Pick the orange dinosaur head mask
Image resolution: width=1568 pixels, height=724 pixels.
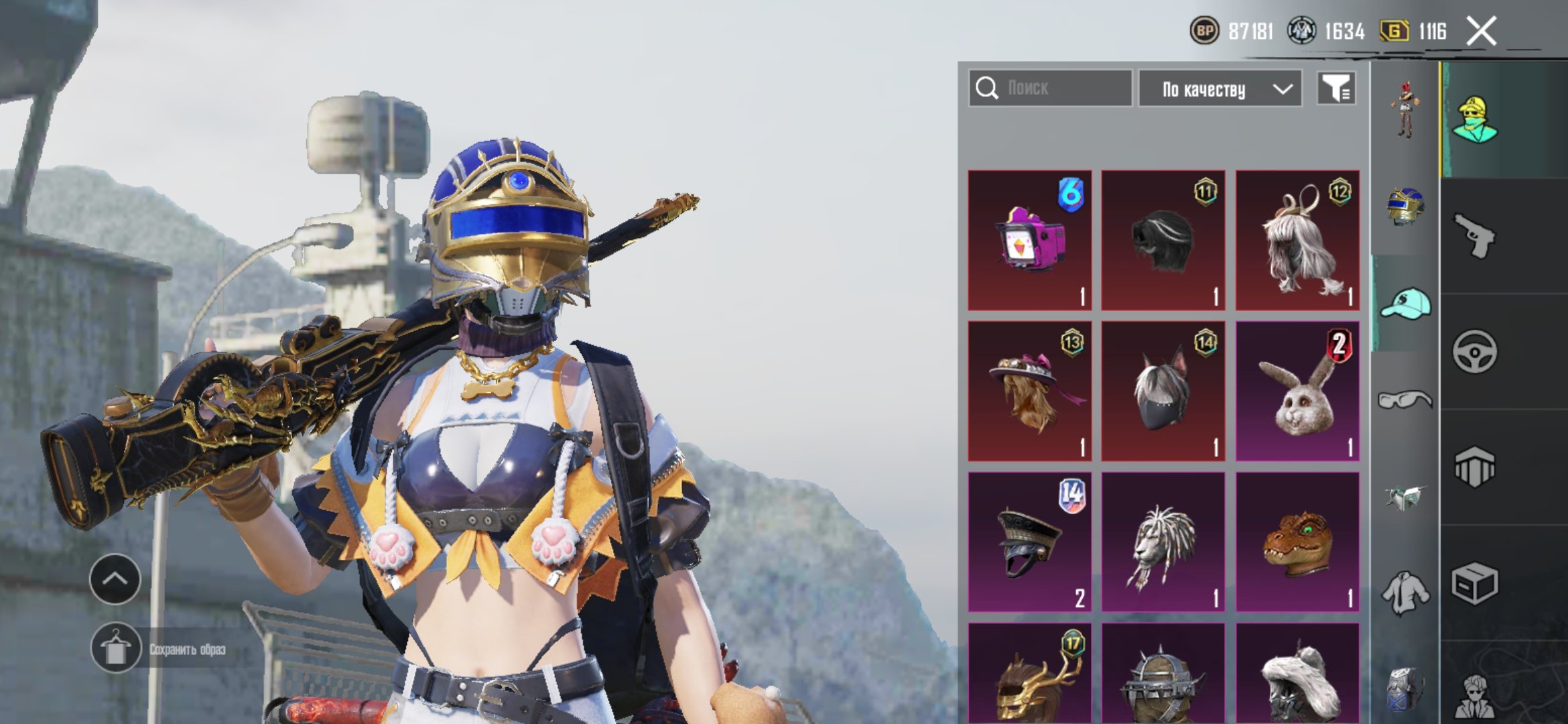pyautogui.click(x=1297, y=542)
